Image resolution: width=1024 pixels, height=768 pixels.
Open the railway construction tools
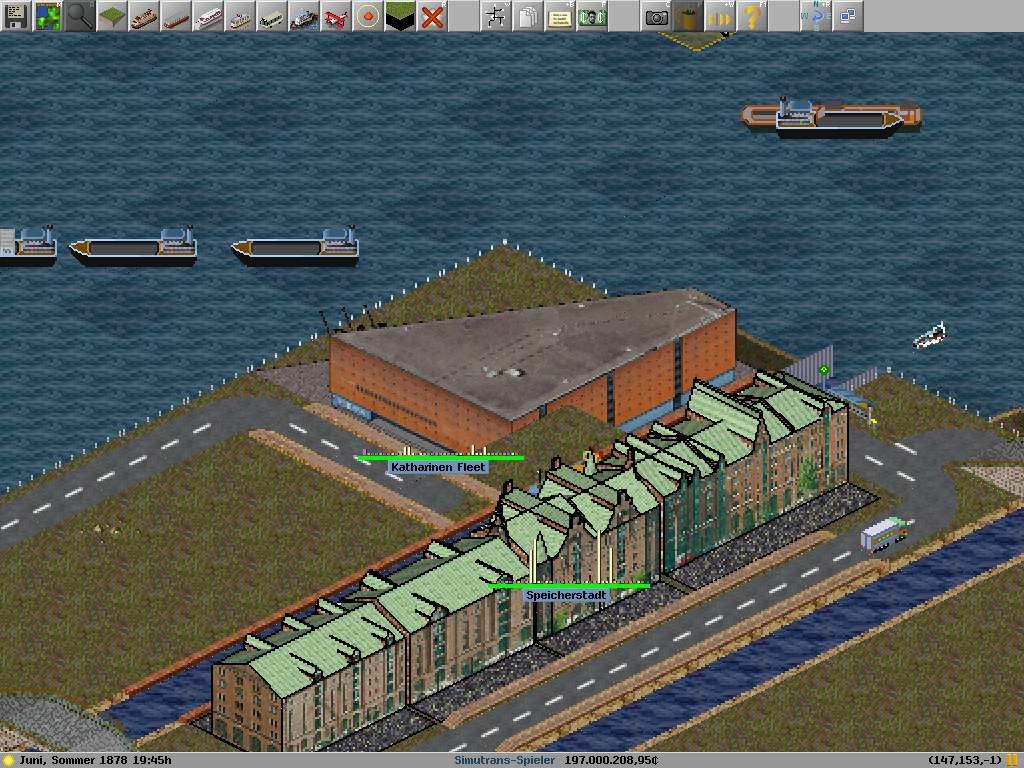143,16
